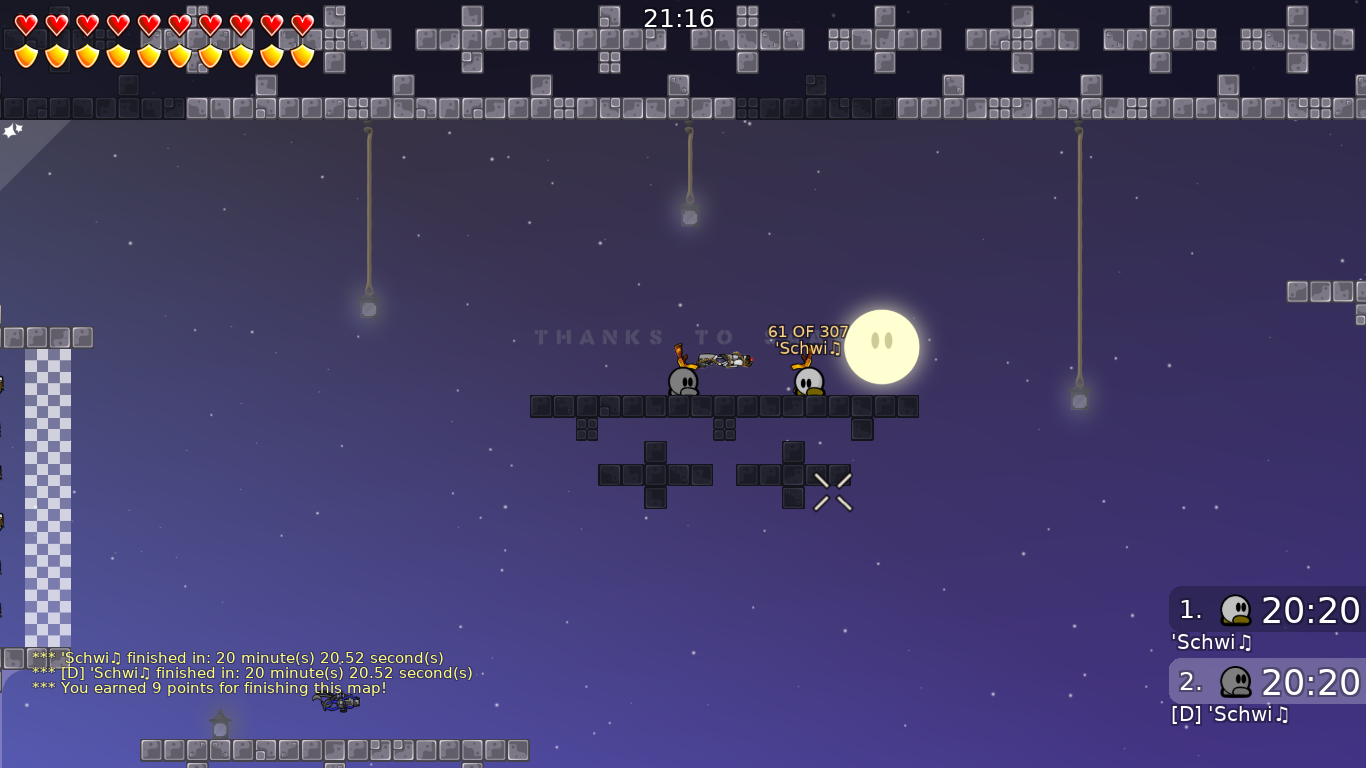The width and height of the screenshot is (1366, 768).
Task: Click the glowing moon in the sky
Action: click(881, 346)
